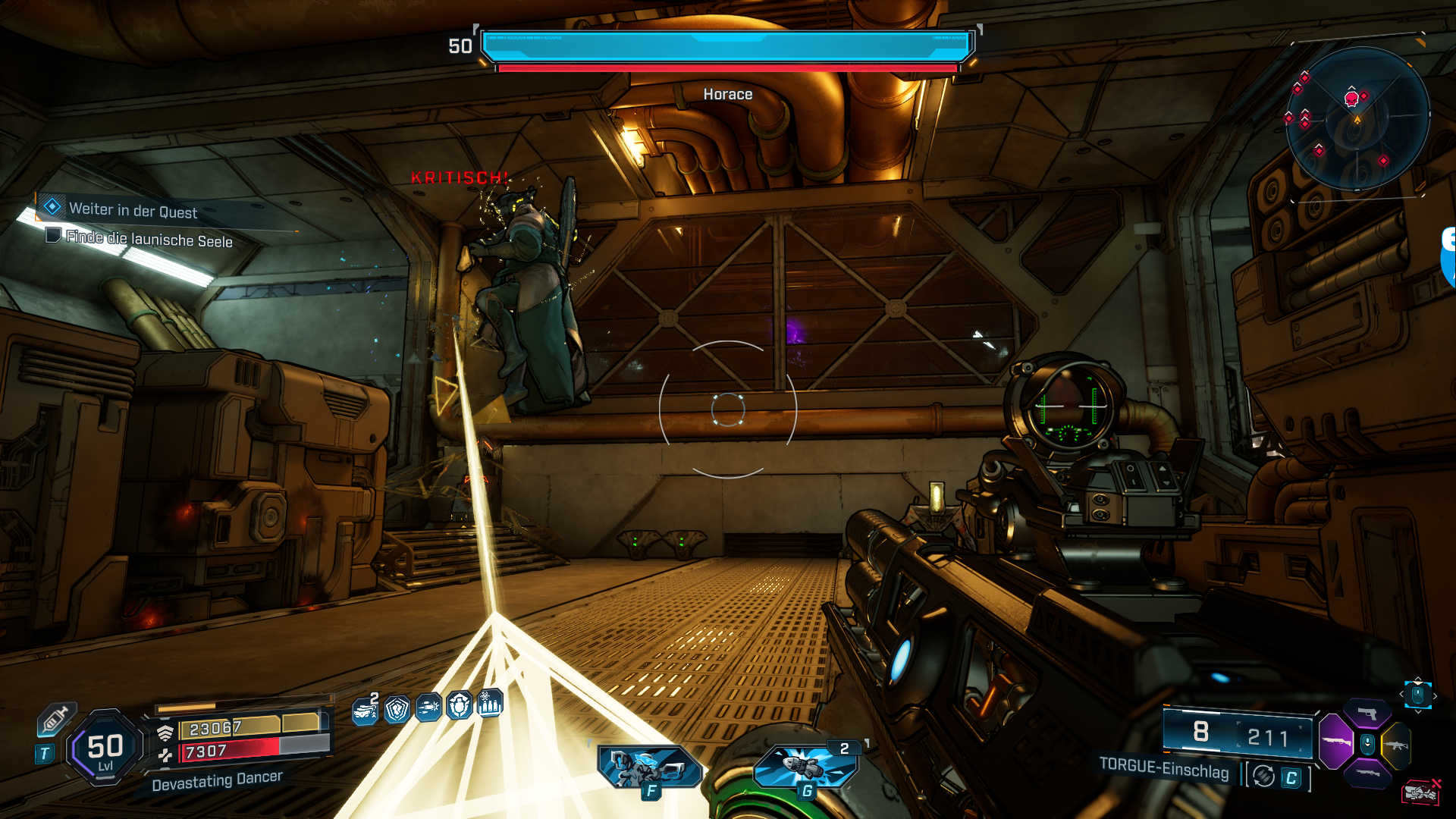Inspect the biohazard ammo buff icon

pyautogui.click(x=490, y=704)
